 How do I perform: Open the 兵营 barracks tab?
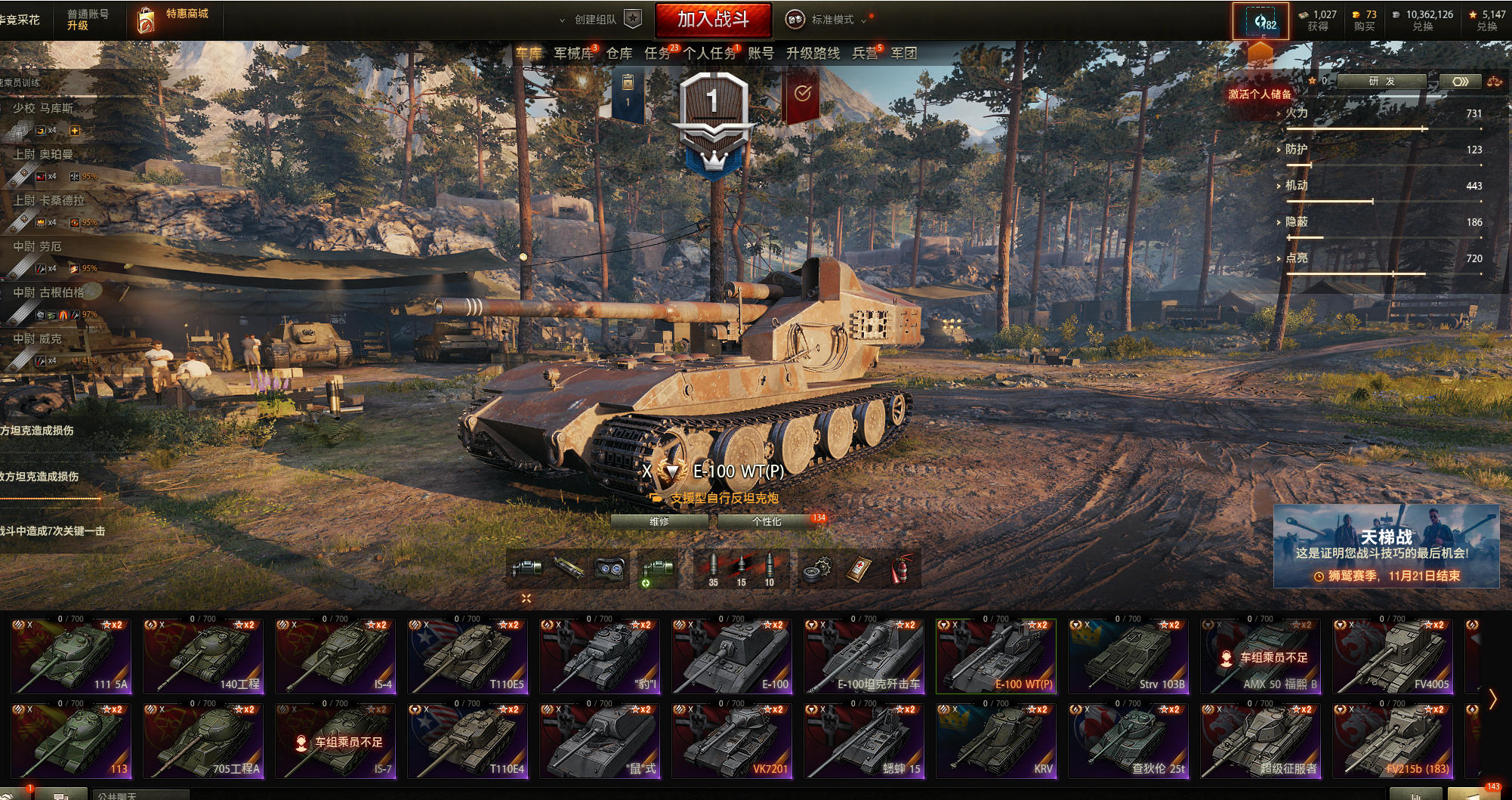(865, 54)
